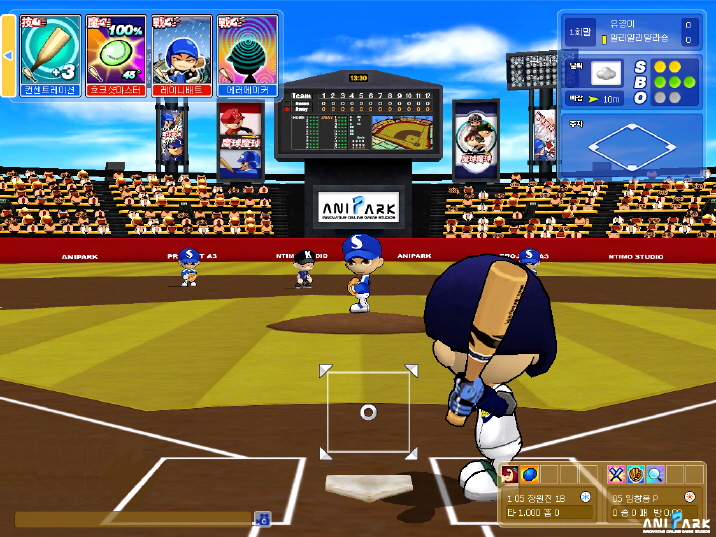Image resolution: width=716 pixels, height=537 pixels.
Task: Activate the crossed bats pitcher skill icon
Action: [617, 474]
